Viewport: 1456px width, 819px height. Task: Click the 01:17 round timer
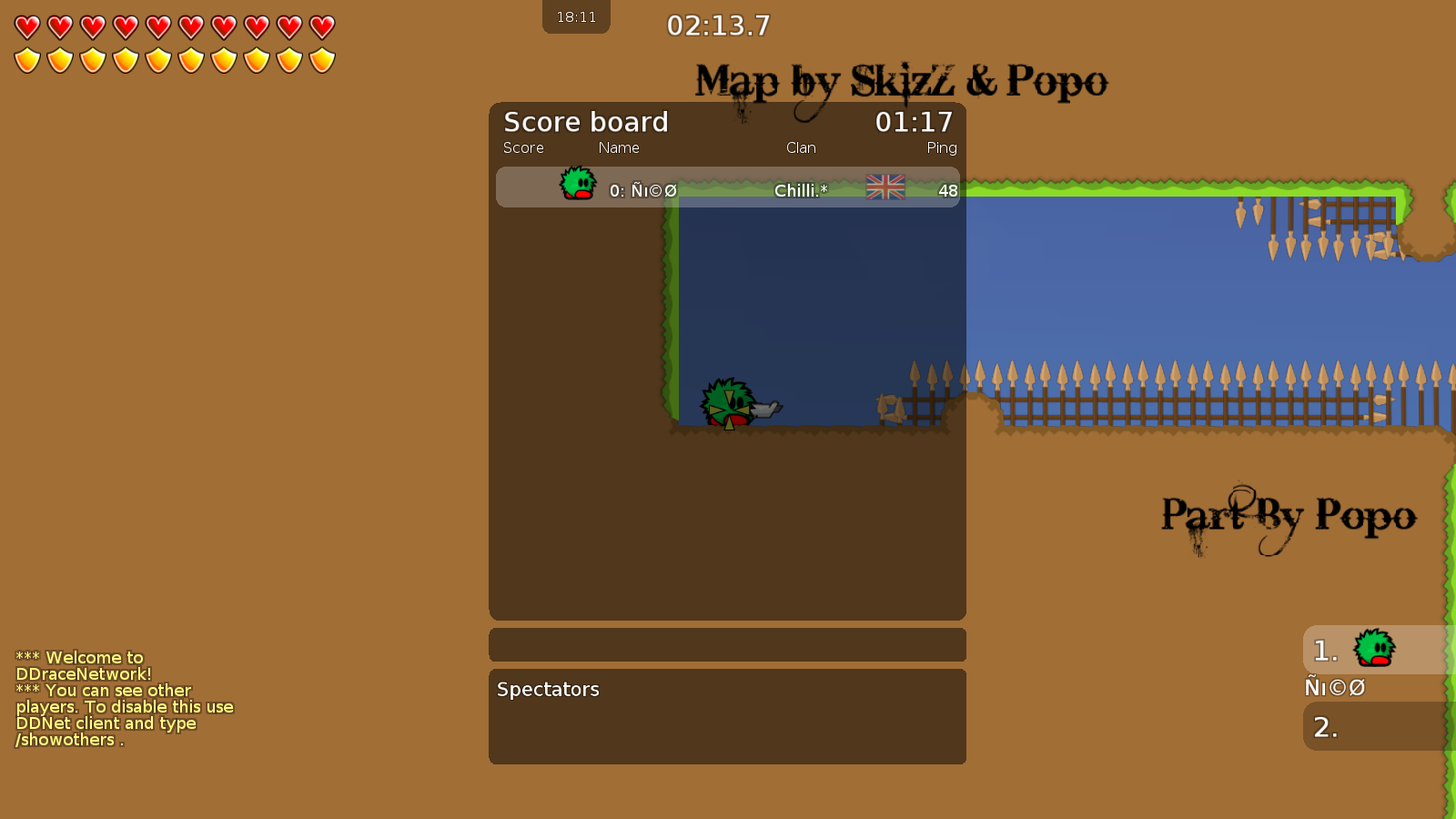[914, 122]
